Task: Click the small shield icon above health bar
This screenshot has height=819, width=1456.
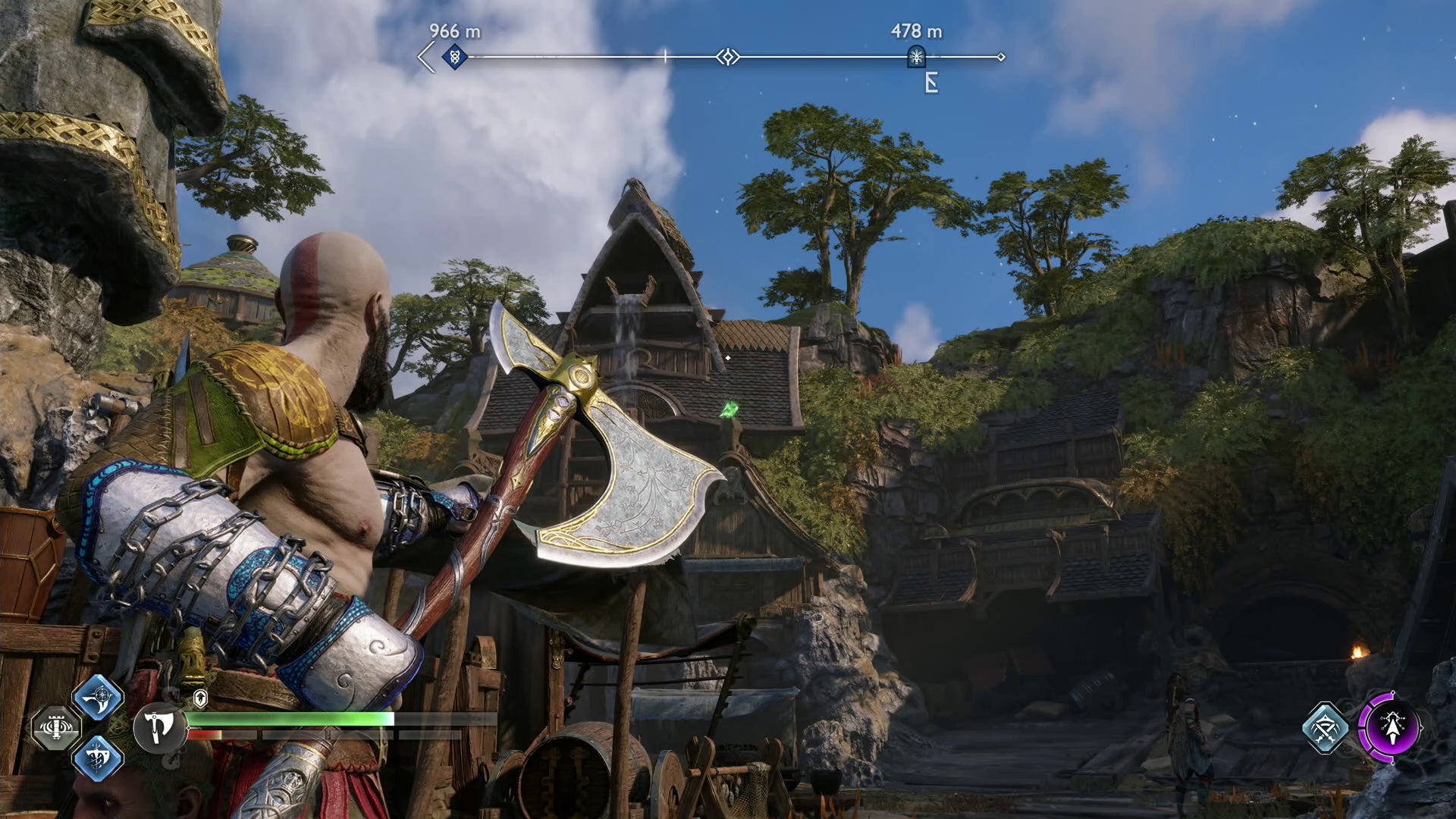Action: [200, 698]
